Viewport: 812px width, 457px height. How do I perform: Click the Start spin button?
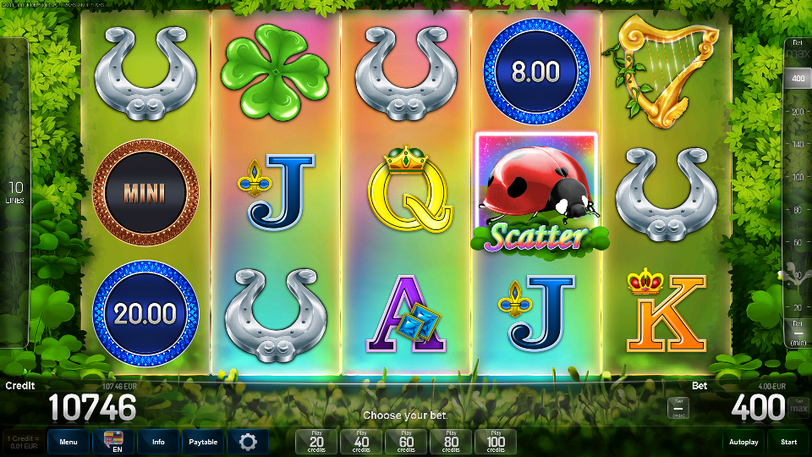coord(789,441)
